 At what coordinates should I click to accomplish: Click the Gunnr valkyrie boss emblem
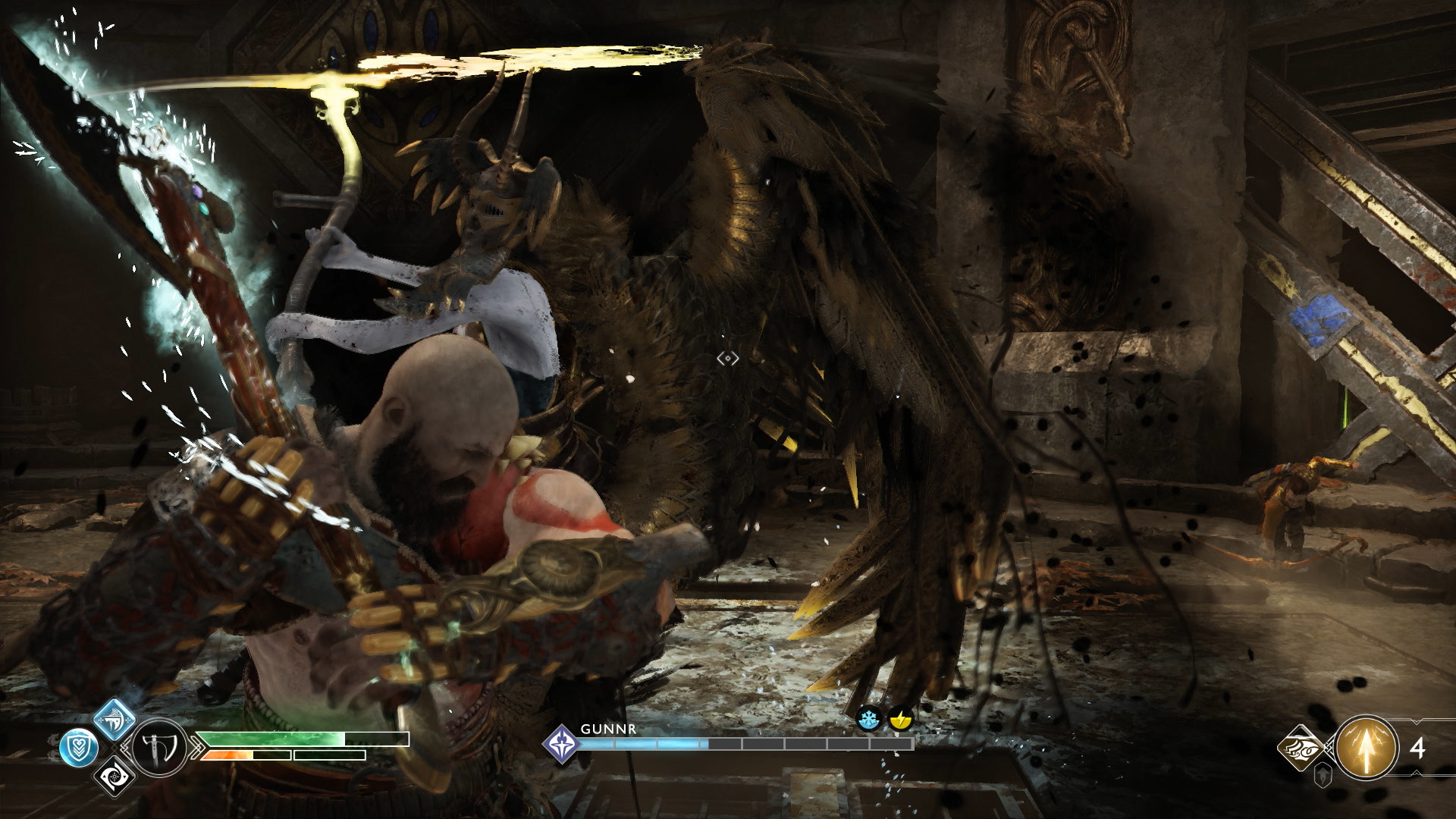click(561, 743)
